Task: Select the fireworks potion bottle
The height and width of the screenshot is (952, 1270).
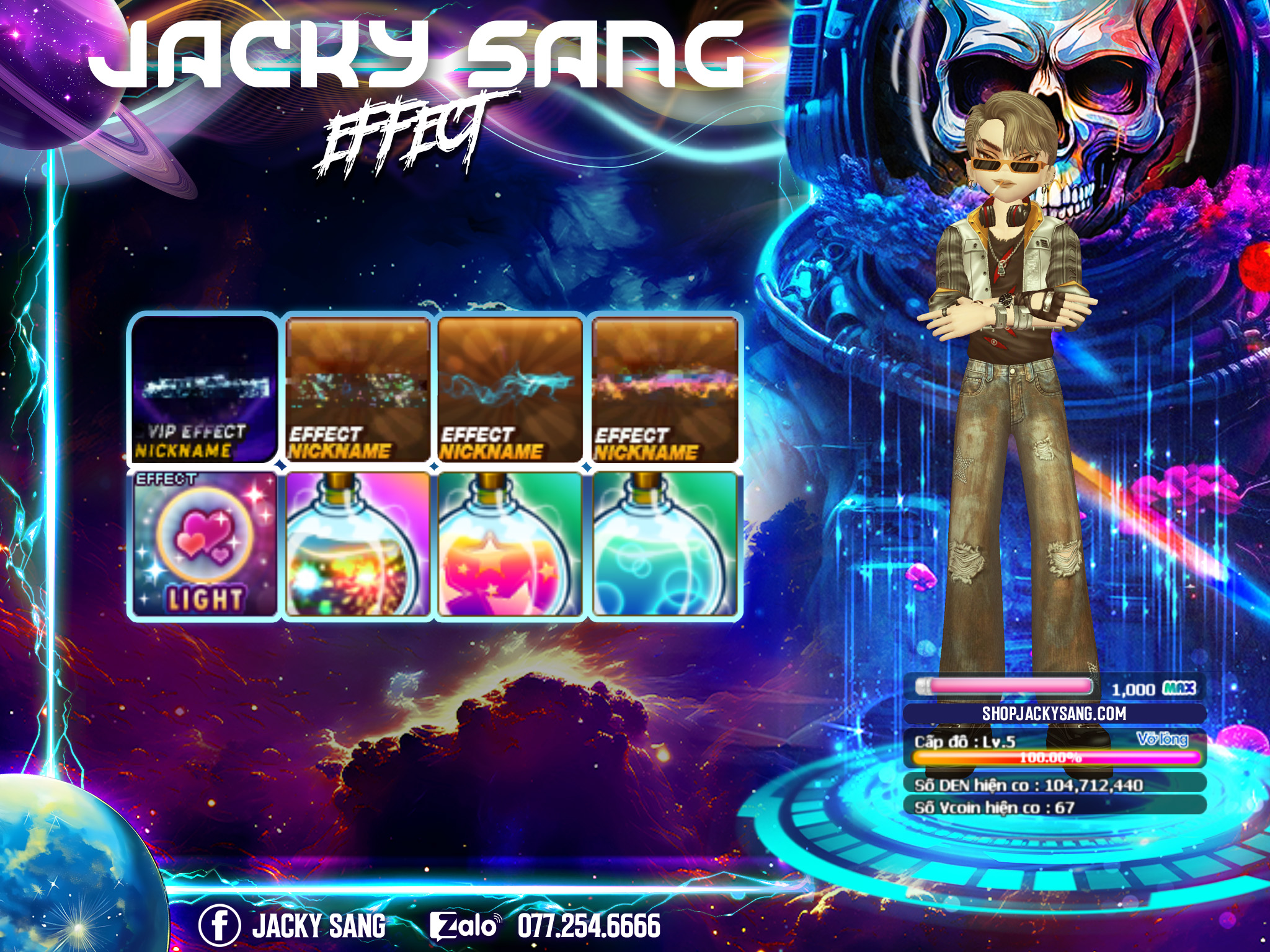Action: coord(358,545)
